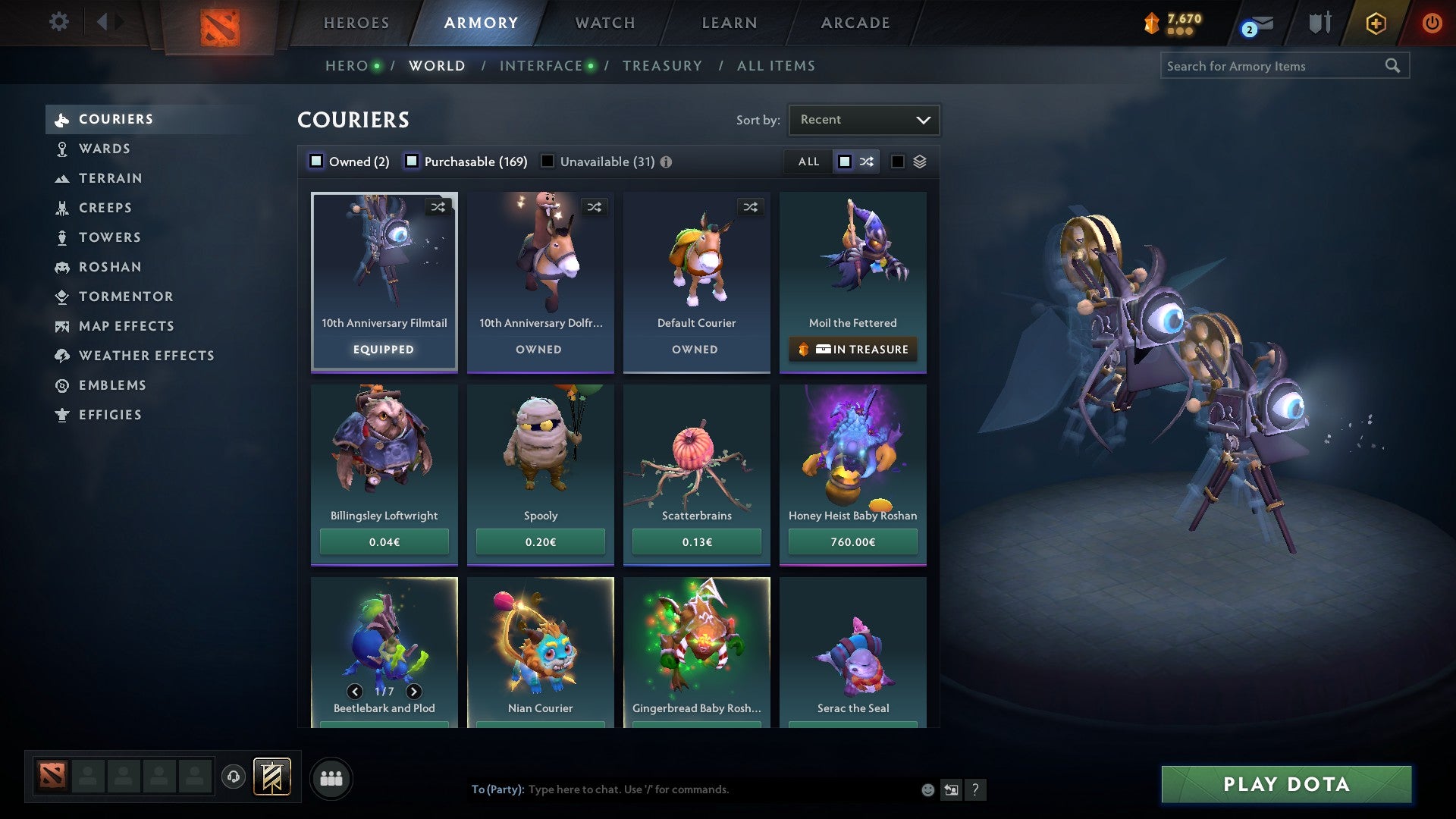Click the power button to exit Dota
This screenshot has width=1456, height=819.
[x=1432, y=22]
